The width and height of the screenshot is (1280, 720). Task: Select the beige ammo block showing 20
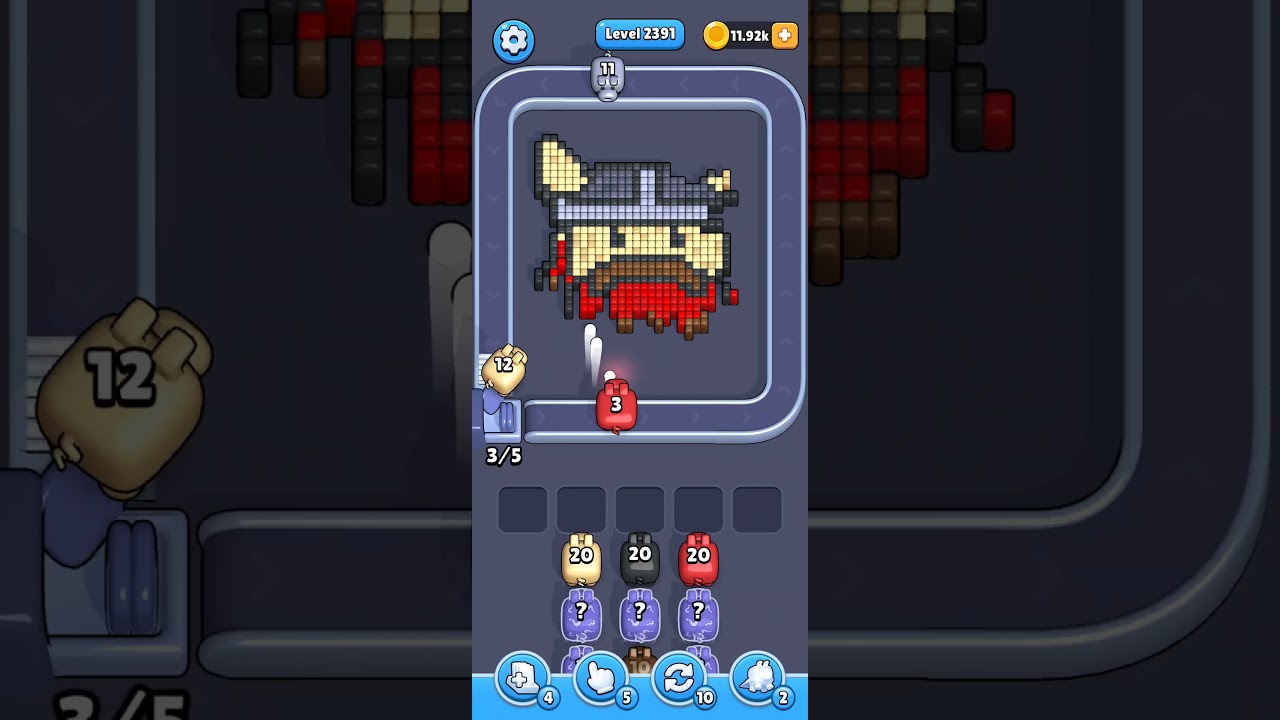[x=580, y=560]
